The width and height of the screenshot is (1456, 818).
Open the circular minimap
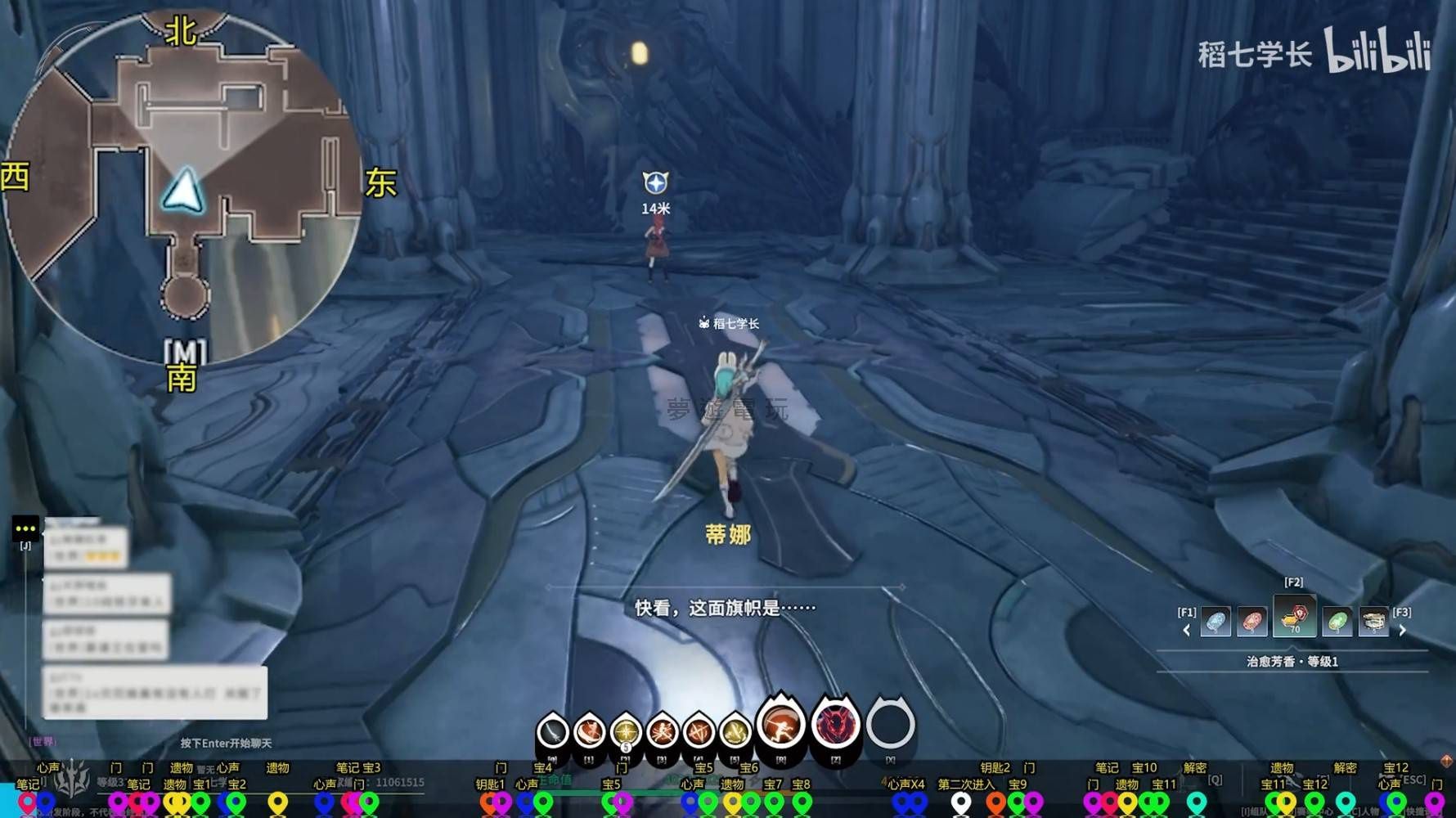(x=182, y=184)
